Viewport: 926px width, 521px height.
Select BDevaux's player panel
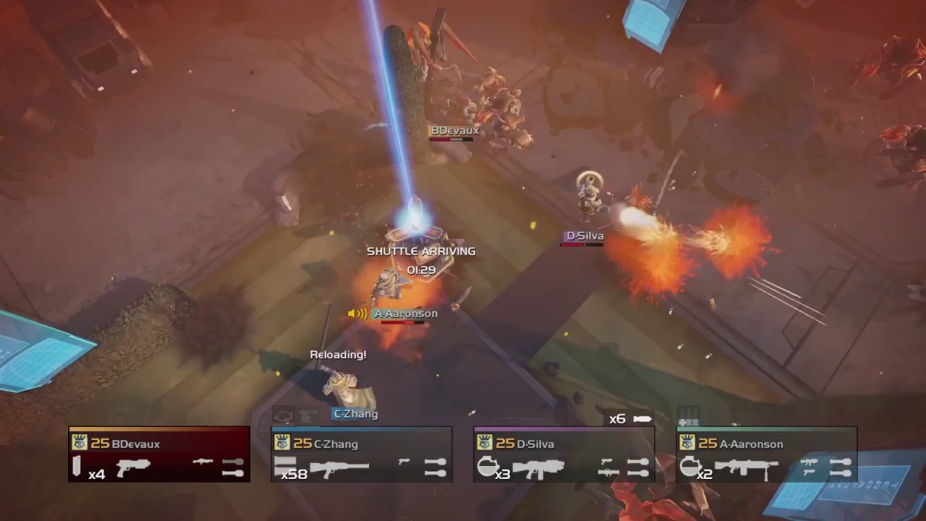tap(159, 455)
